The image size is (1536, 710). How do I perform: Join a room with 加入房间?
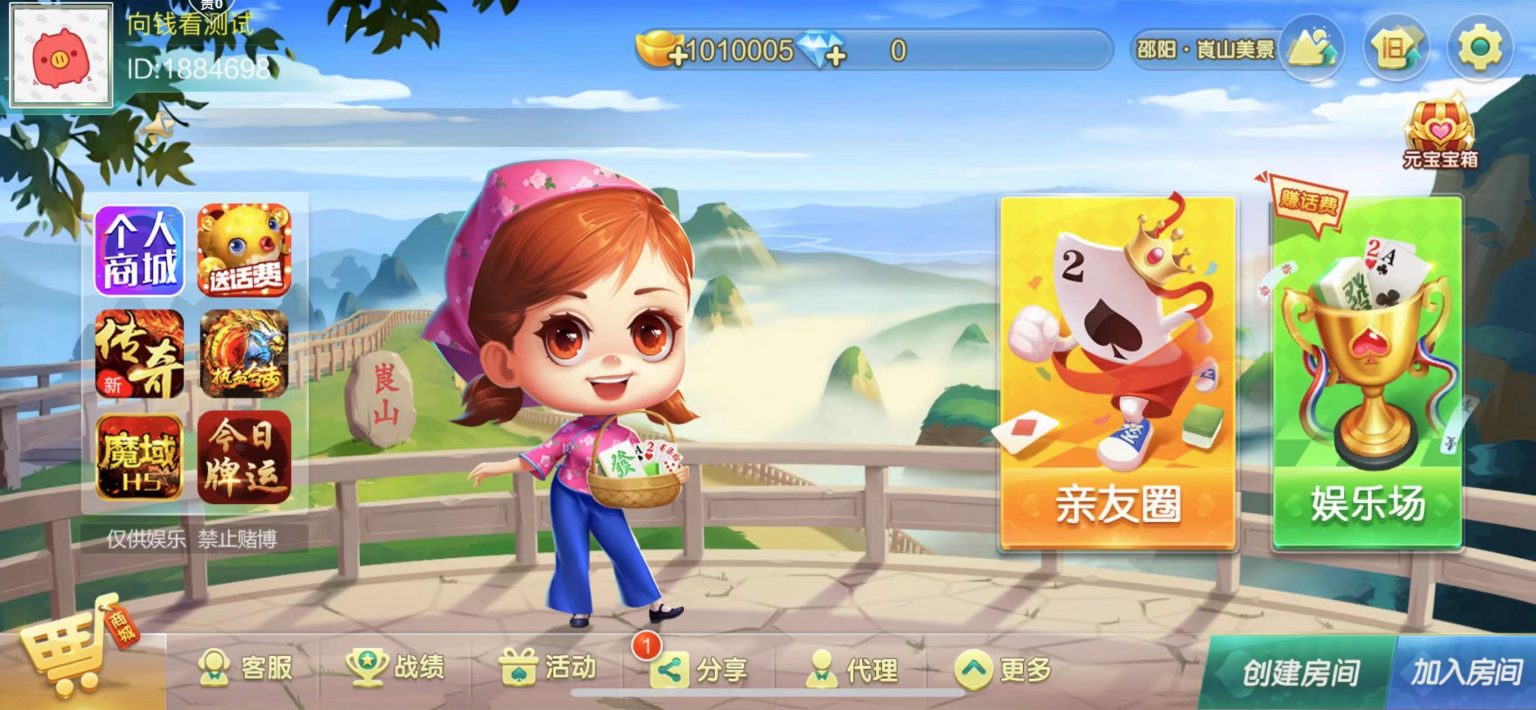[x=1466, y=672]
